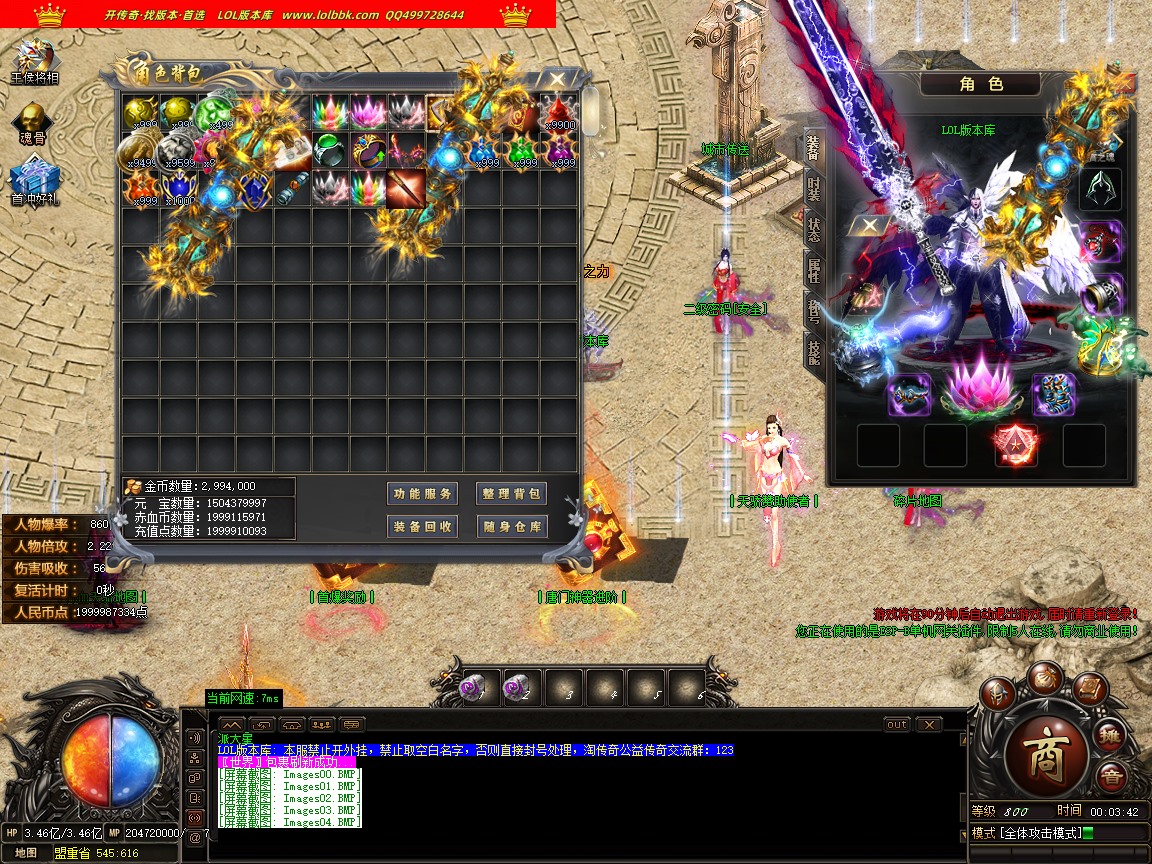Use the purple scroll in hotbar slot 1
The width and height of the screenshot is (1152, 864).
472,688
